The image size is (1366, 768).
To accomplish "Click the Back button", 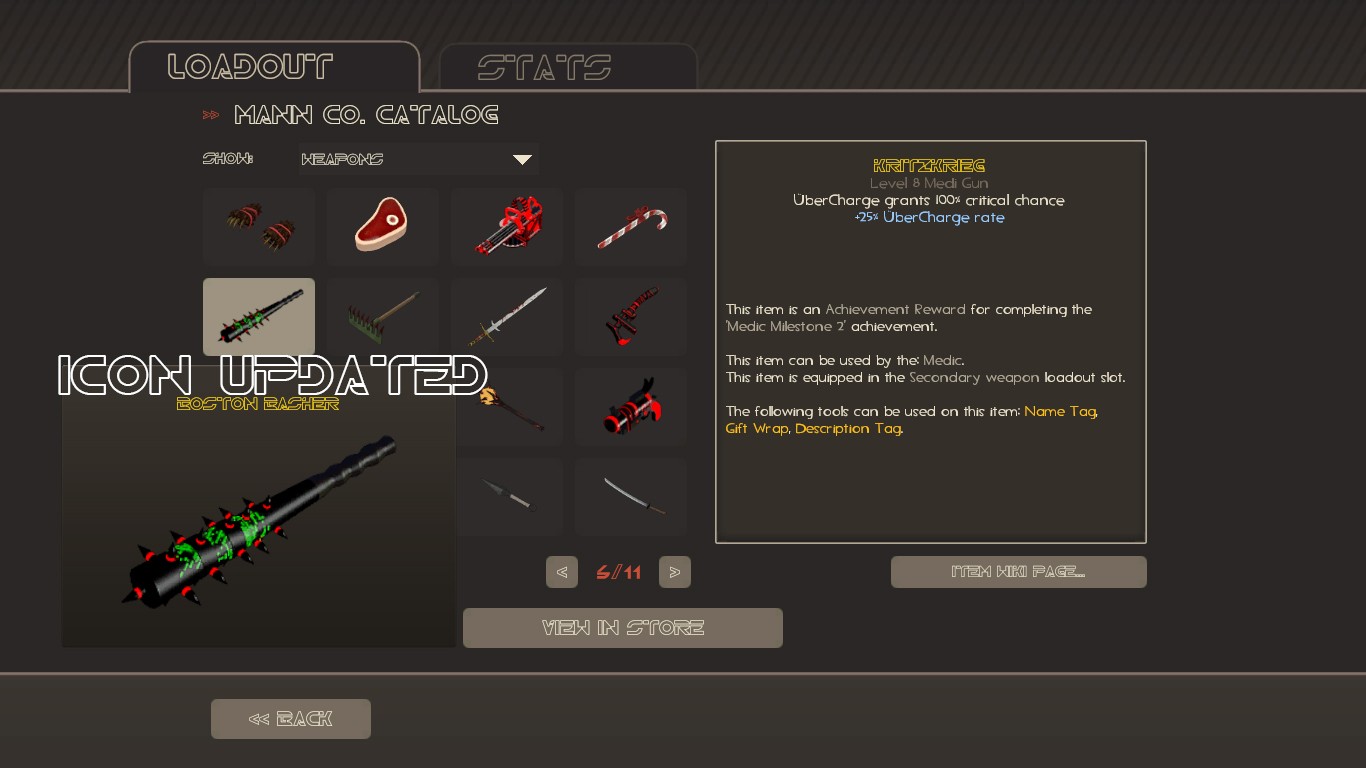I will click(x=290, y=718).
